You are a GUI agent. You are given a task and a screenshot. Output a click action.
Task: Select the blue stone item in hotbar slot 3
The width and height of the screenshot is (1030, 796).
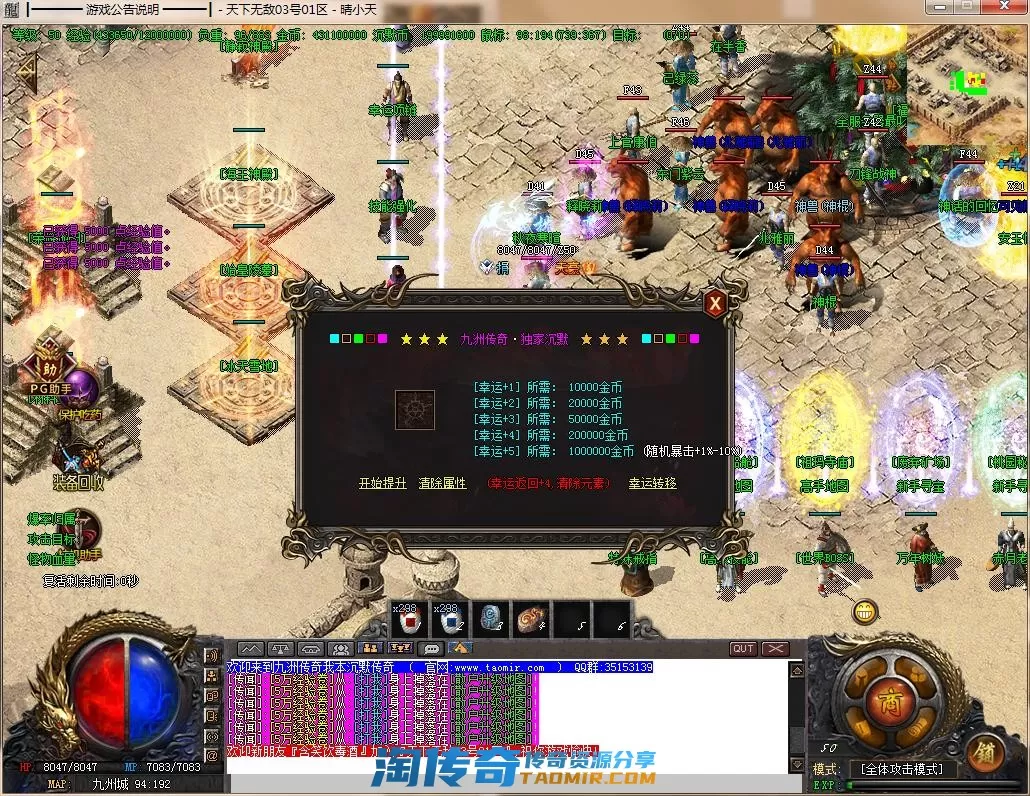[x=491, y=621]
